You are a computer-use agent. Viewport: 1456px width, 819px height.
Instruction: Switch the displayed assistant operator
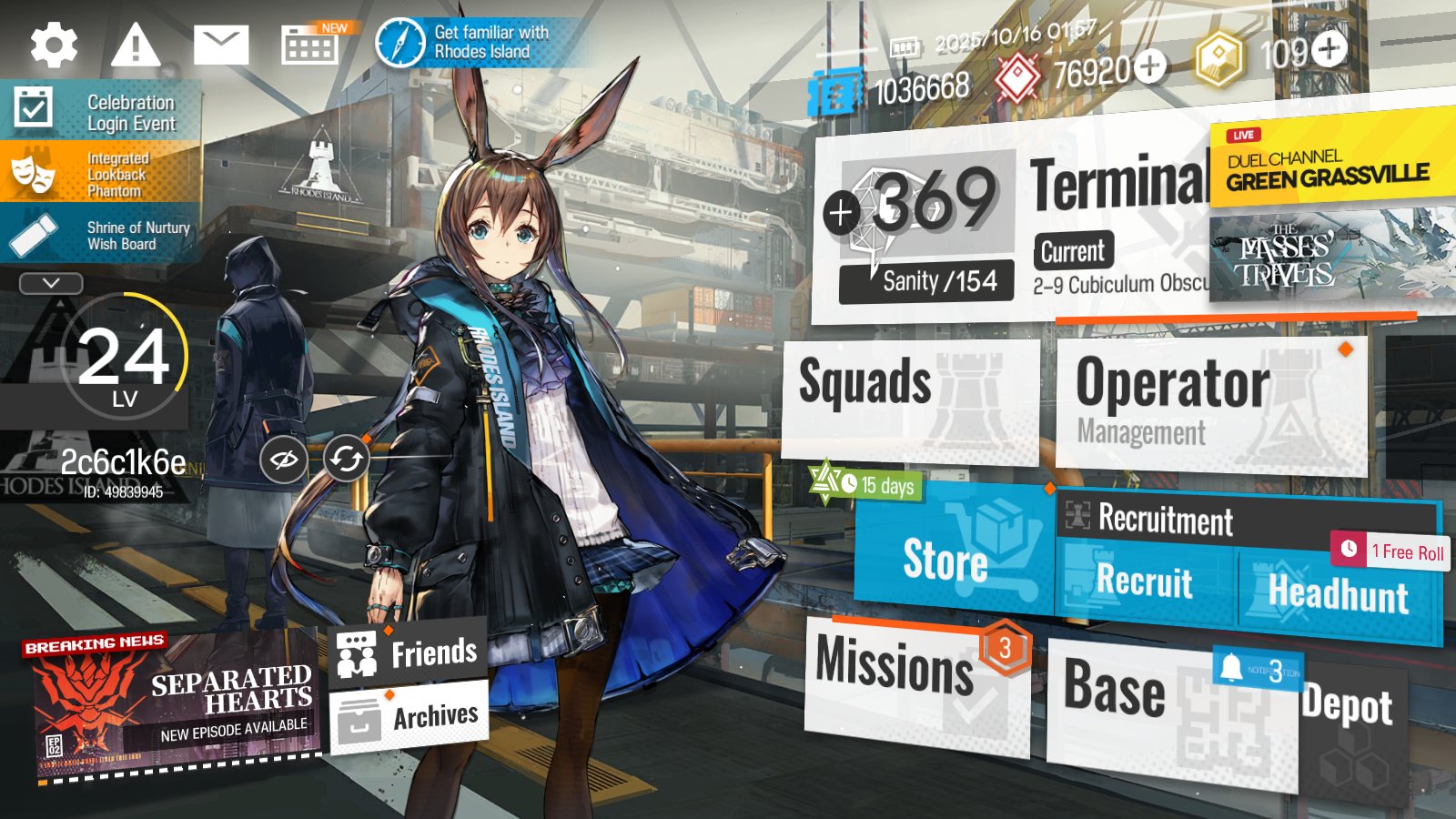click(347, 460)
